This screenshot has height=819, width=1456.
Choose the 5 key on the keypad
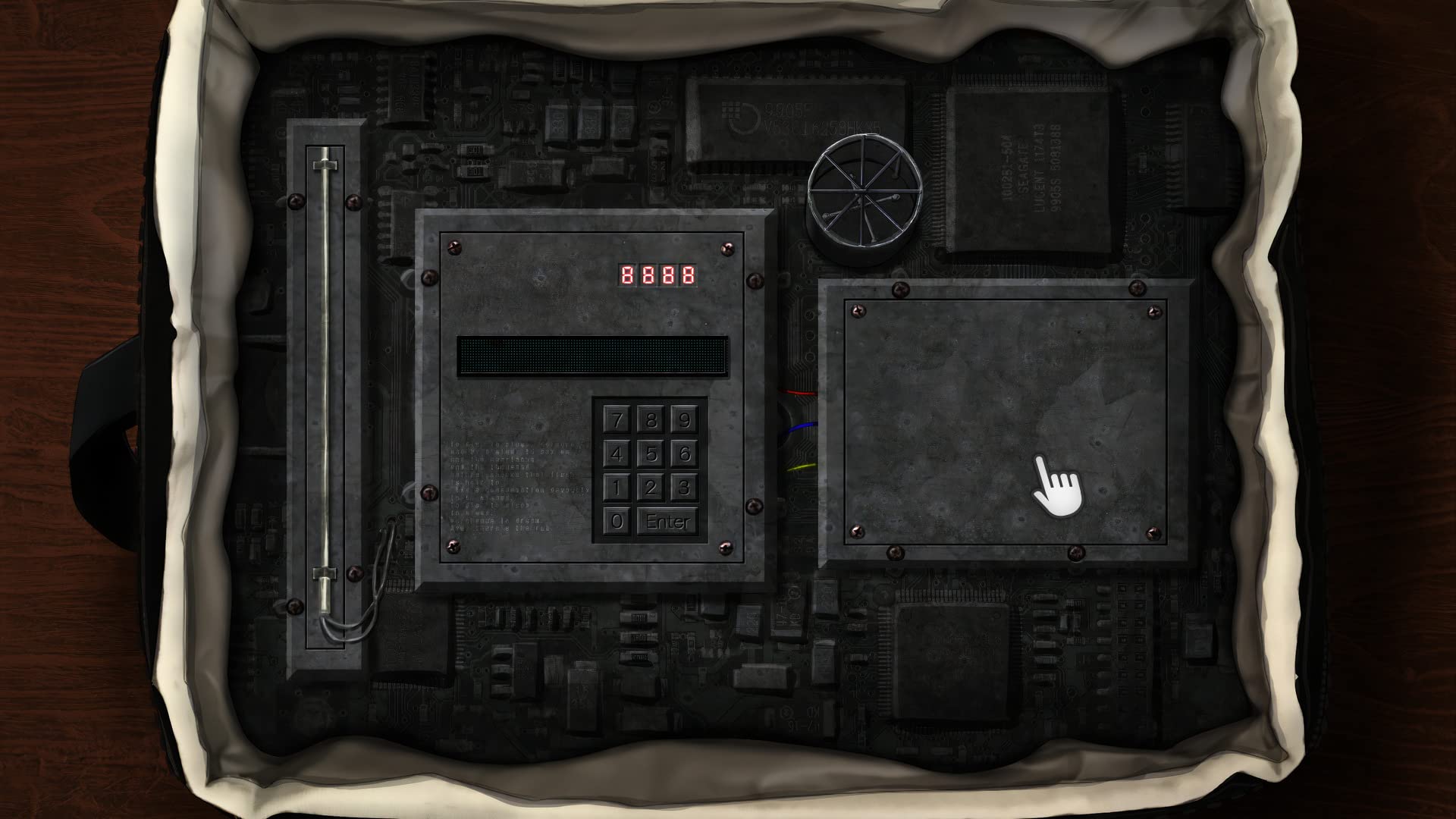click(x=651, y=454)
